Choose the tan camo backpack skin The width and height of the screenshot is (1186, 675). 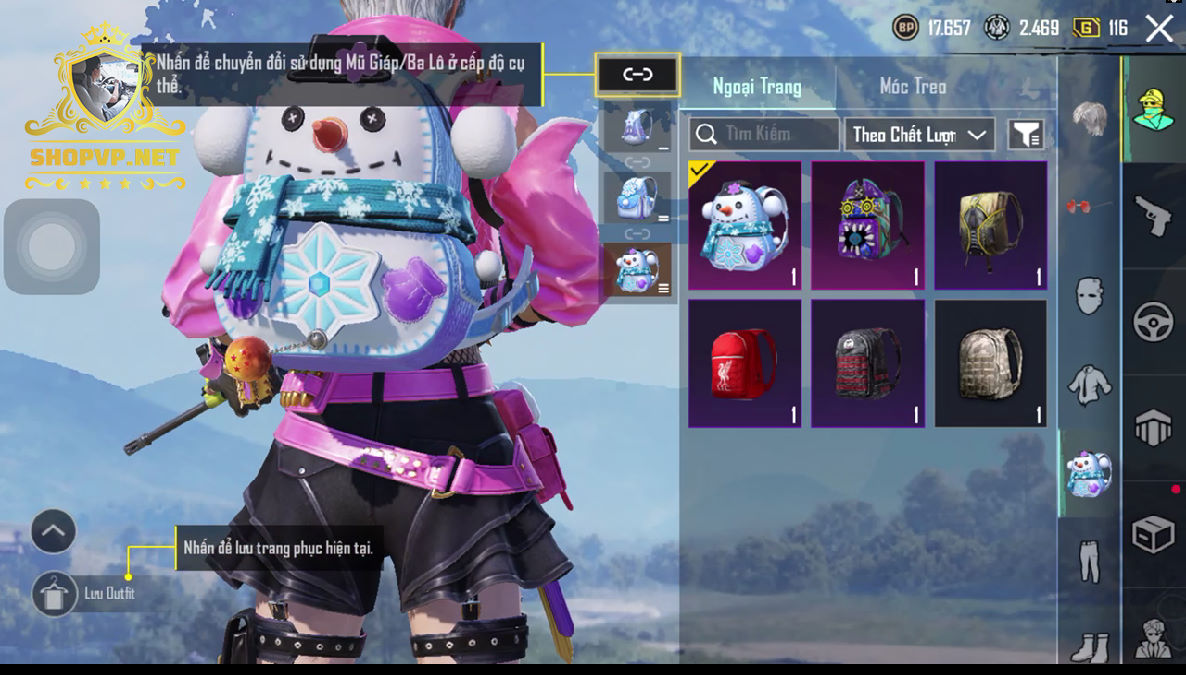pos(991,363)
